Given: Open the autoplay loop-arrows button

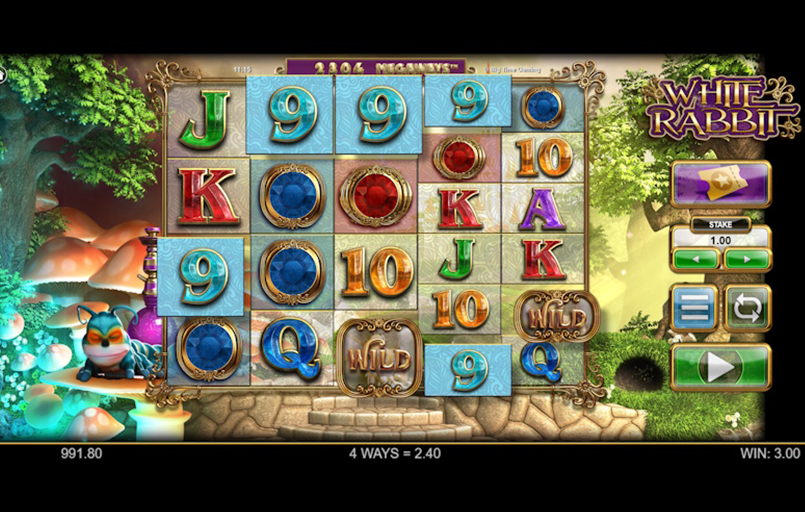Looking at the screenshot, I should [x=746, y=307].
